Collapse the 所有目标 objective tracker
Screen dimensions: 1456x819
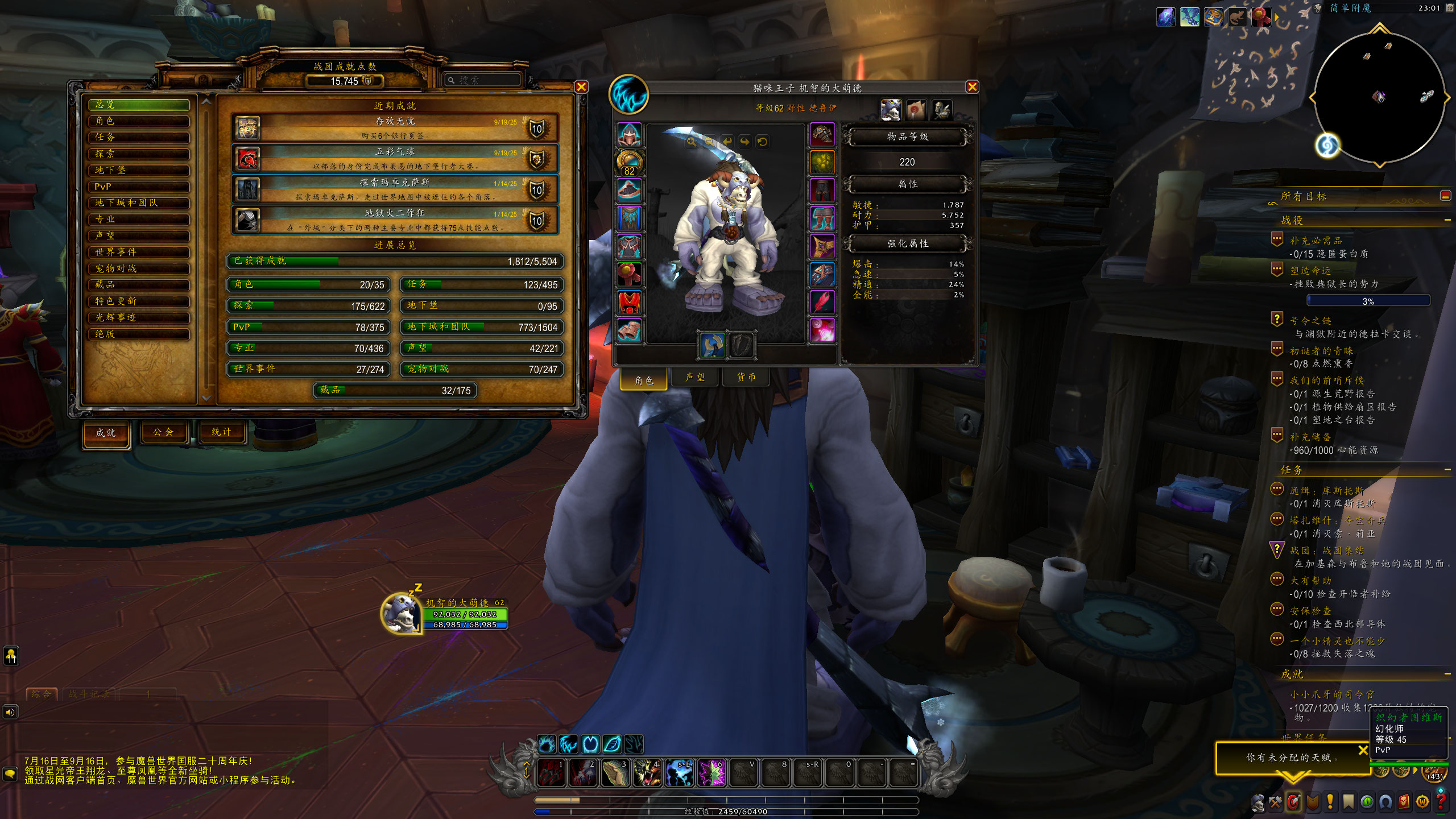click(1445, 196)
